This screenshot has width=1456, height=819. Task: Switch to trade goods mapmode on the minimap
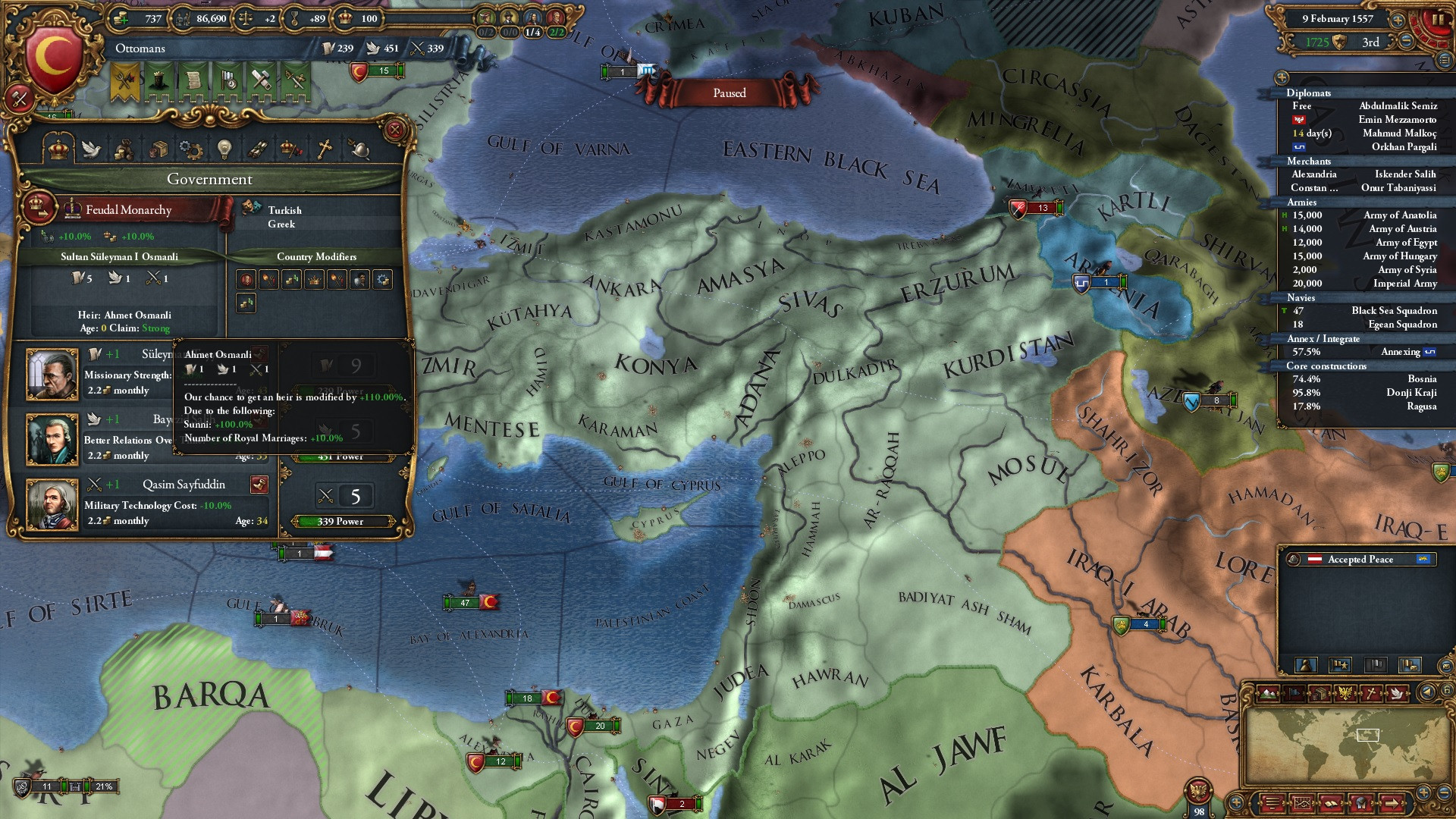coord(1319,692)
